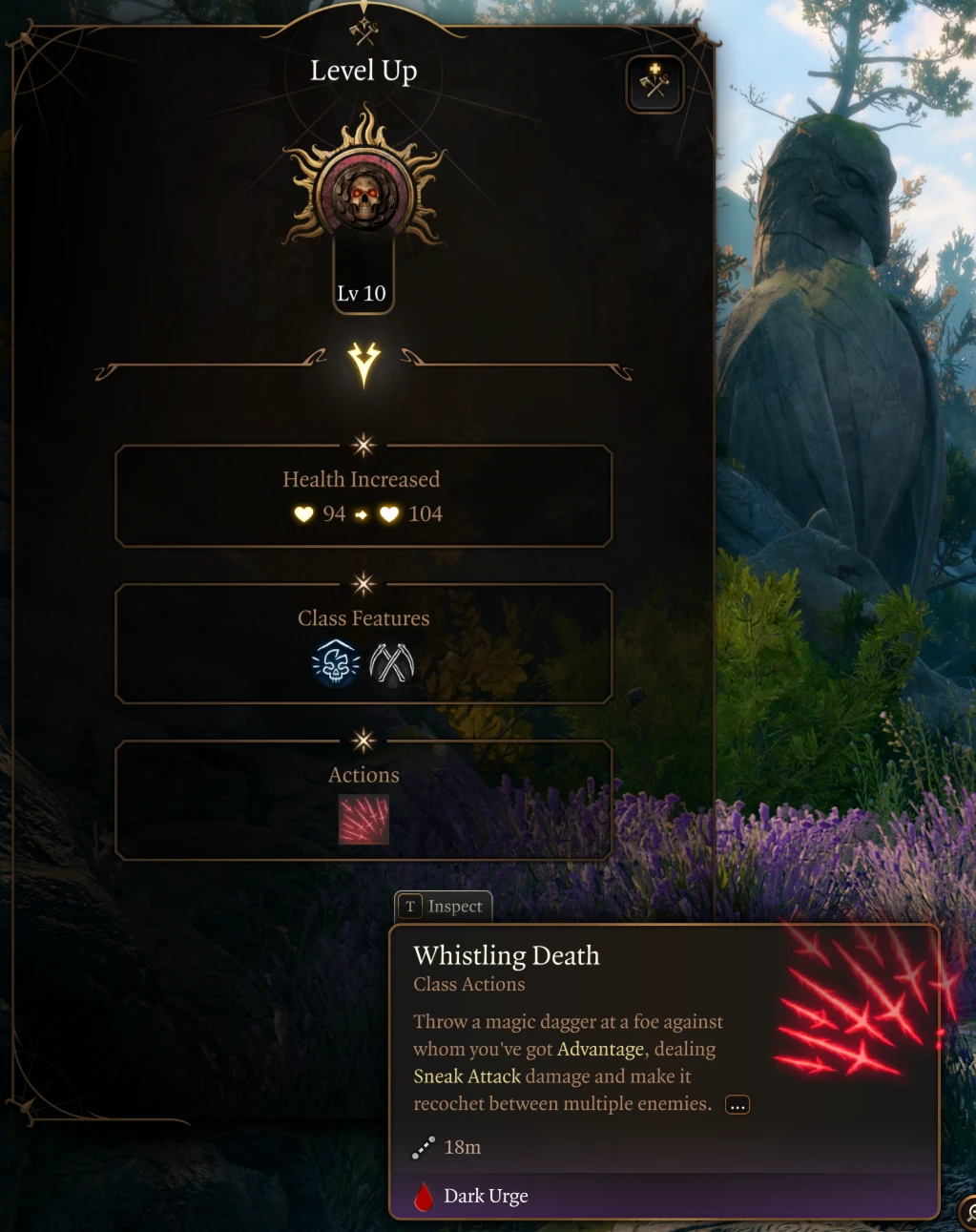The image size is (976, 1232).
Task: Open the level-up button with crossed axes
Action: click(654, 84)
